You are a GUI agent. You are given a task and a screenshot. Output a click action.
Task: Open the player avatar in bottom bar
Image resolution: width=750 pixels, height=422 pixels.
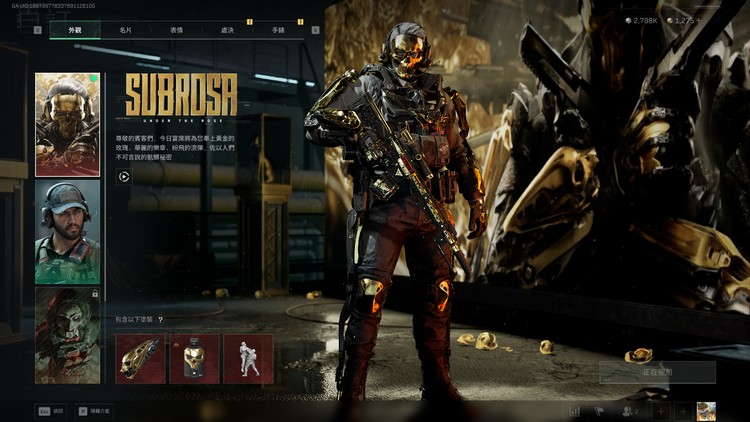[x=706, y=410]
